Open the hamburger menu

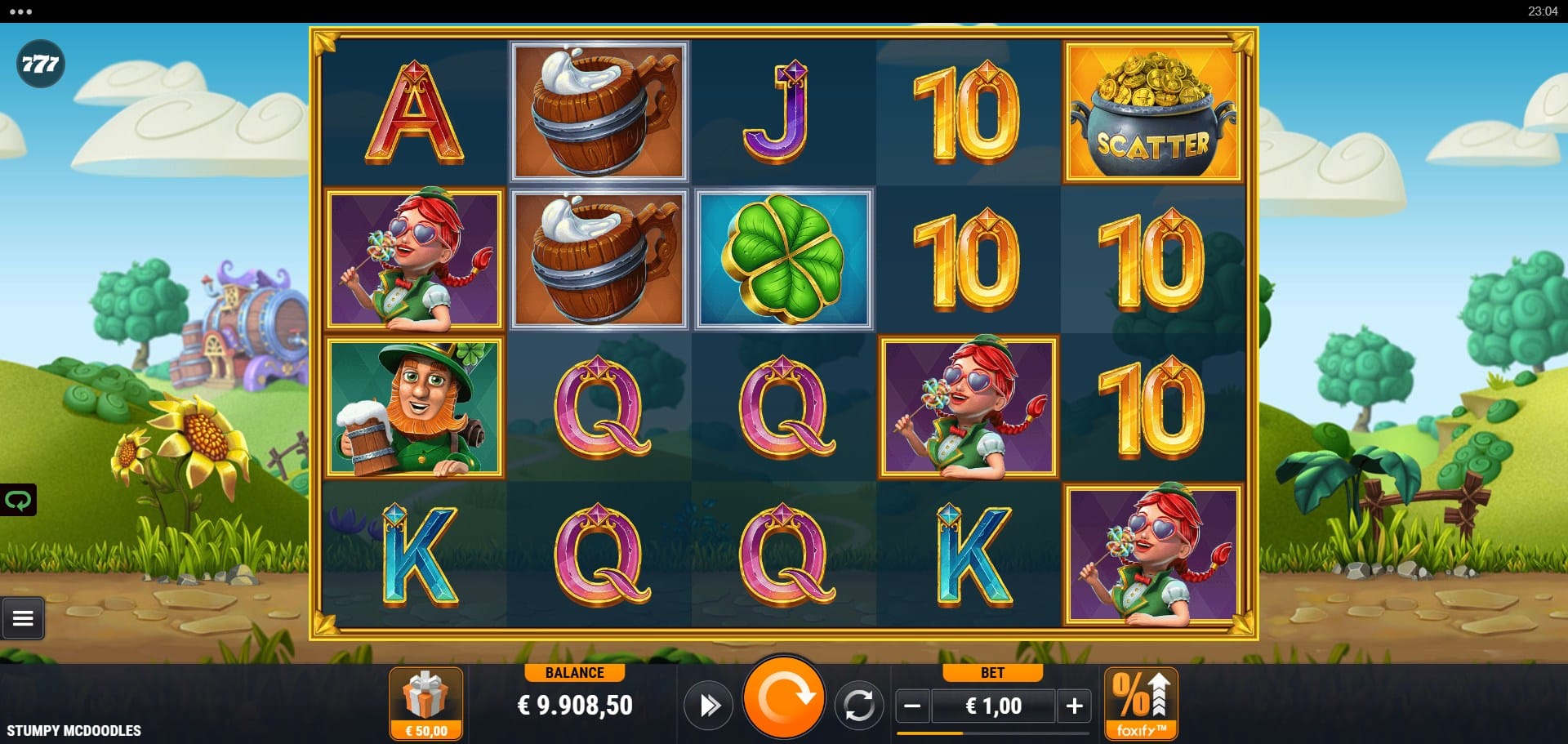(x=23, y=619)
